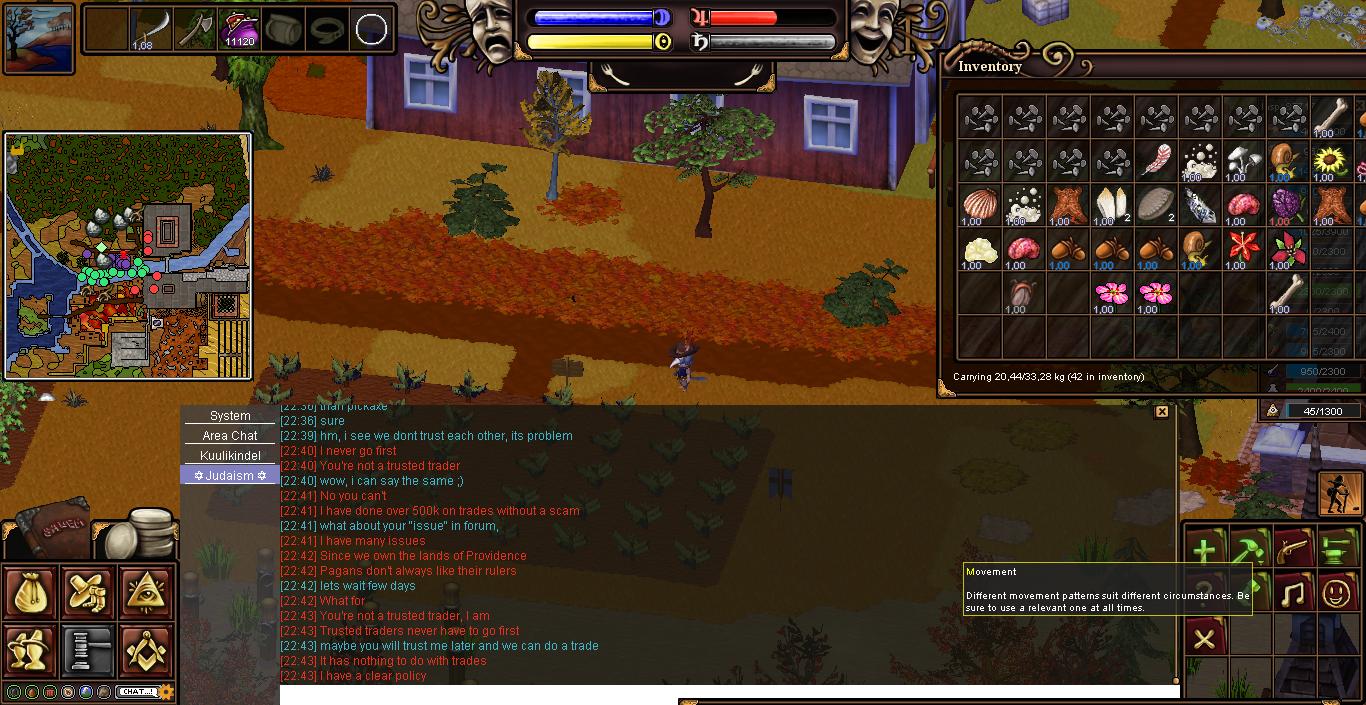Close the chat window
The image size is (1366, 705).
click(1161, 412)
